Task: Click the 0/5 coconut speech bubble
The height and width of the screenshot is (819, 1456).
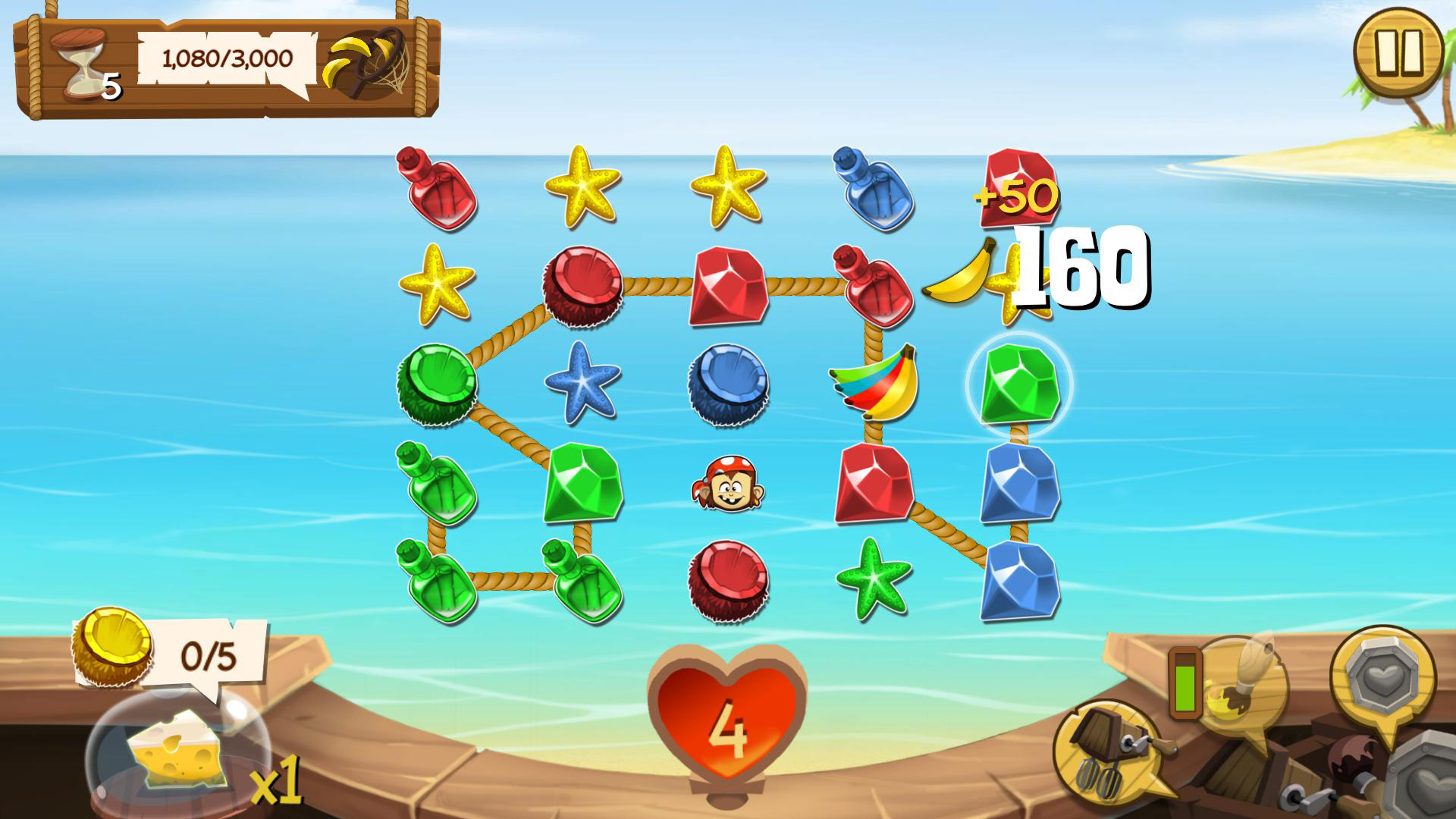Action: click(209, 652)
